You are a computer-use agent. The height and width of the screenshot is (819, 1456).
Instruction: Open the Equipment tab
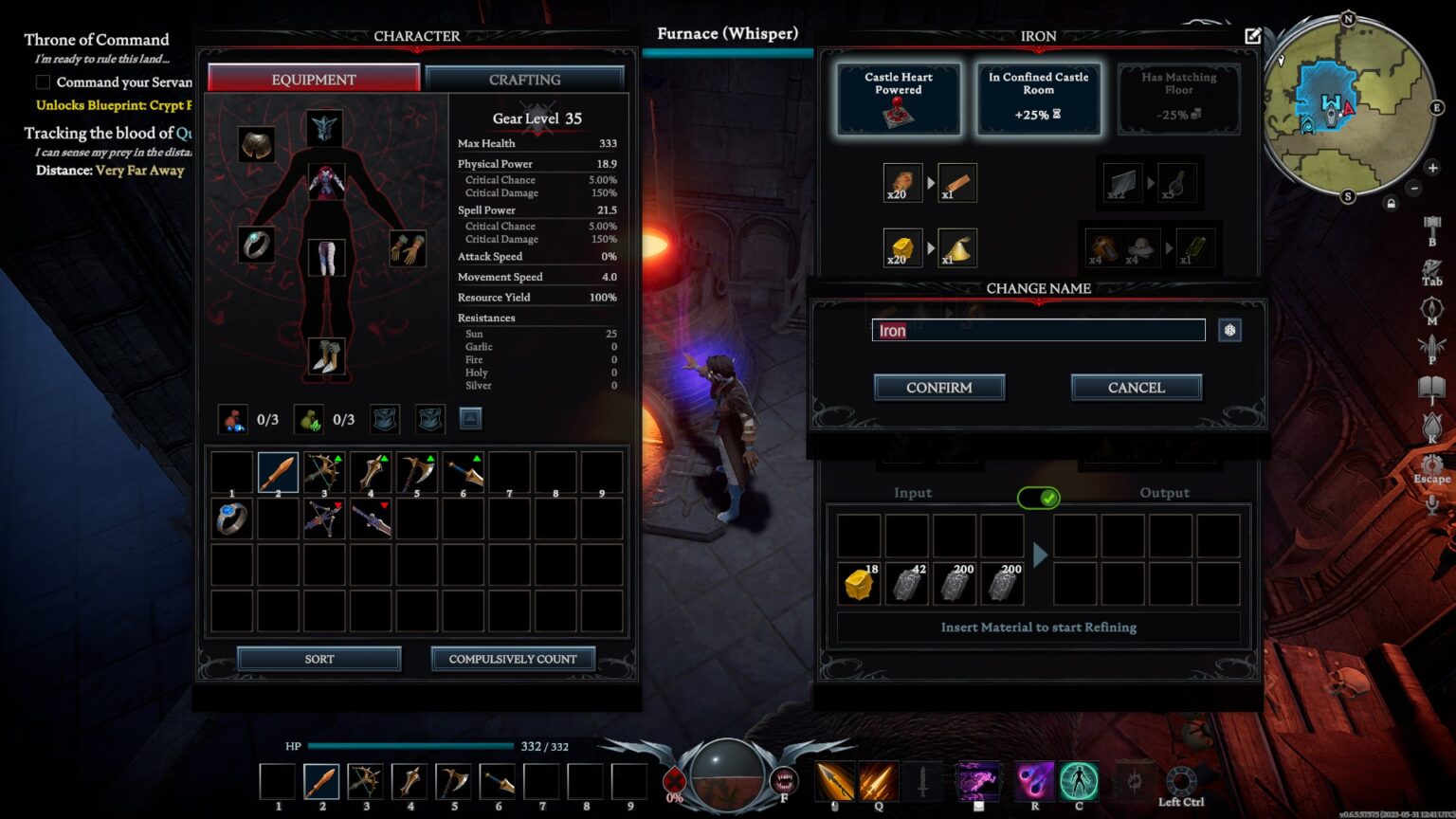(314, 80)
